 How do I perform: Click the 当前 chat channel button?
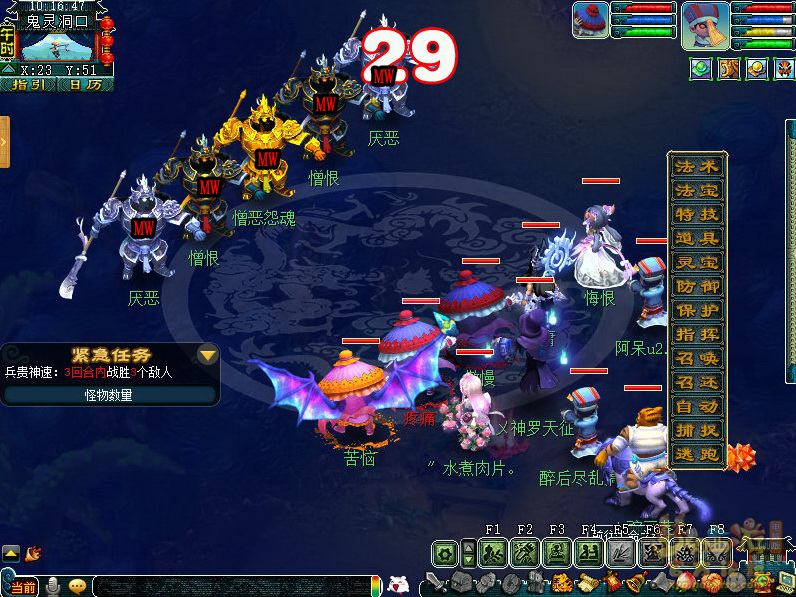22,586
